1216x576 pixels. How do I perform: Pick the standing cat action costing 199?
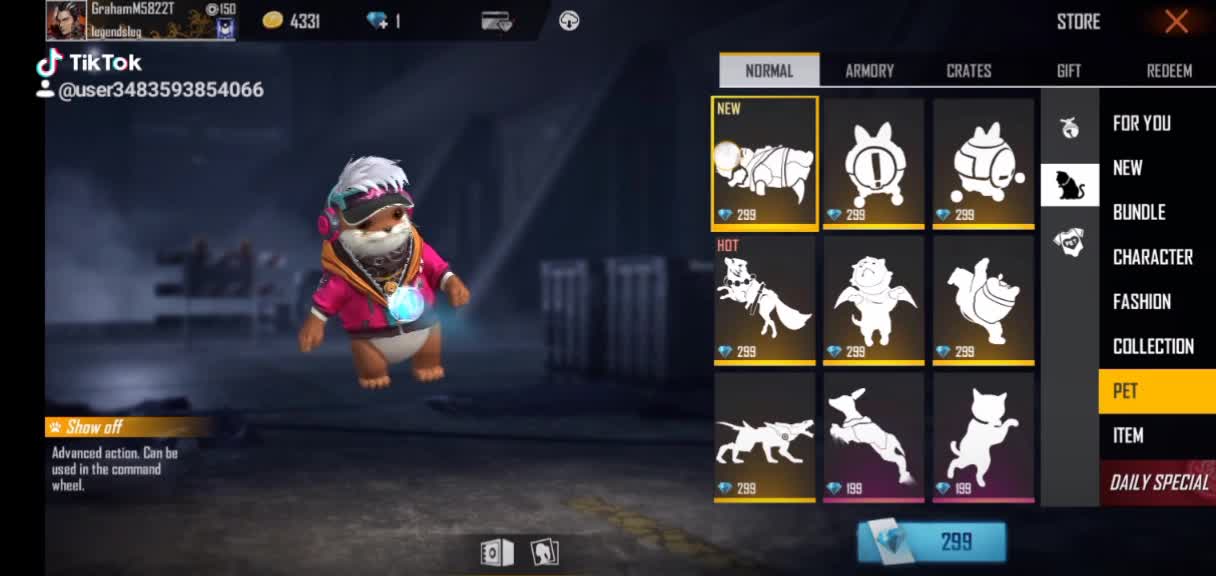984,436
